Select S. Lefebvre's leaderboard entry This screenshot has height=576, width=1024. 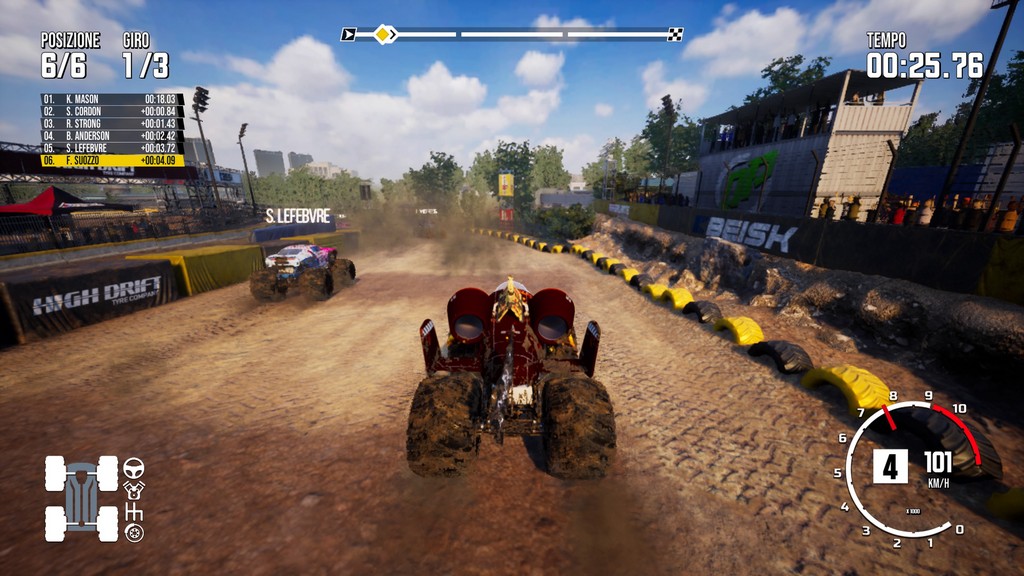[112, 147]
